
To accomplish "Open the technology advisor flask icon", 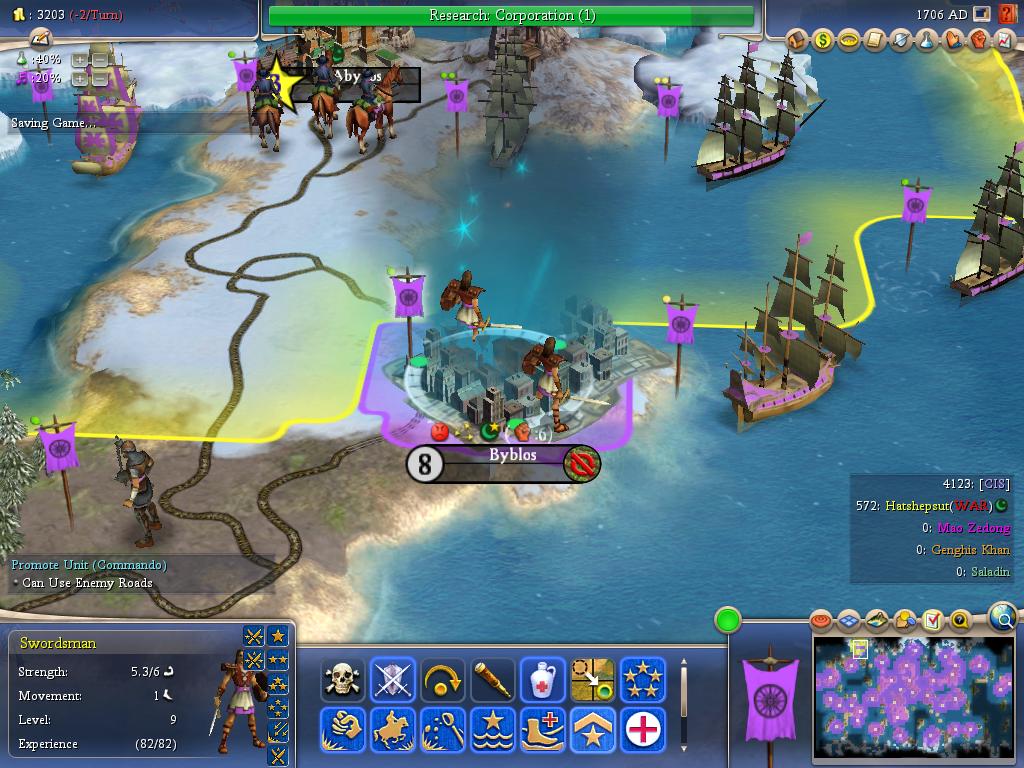I will pos(926,40).
